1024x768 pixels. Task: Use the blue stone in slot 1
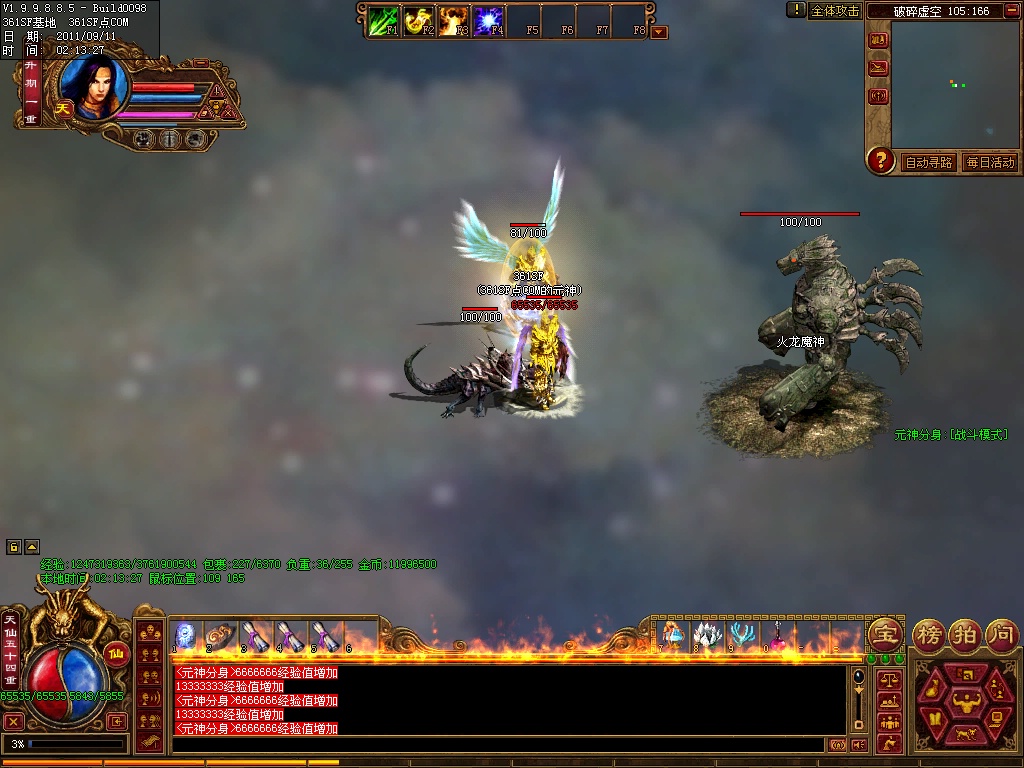186,636
